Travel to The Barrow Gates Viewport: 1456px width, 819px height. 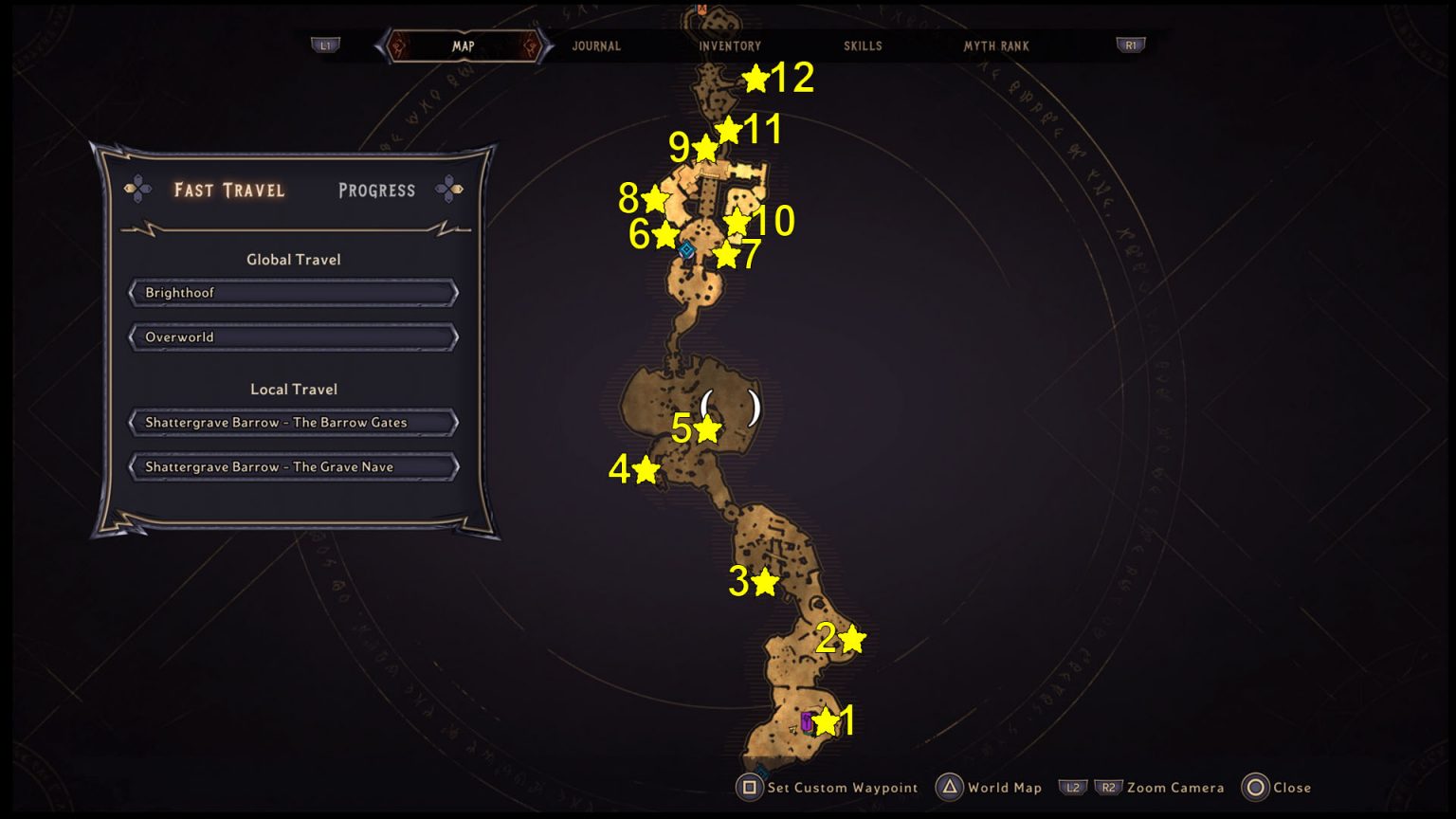[x=294, y=423]
